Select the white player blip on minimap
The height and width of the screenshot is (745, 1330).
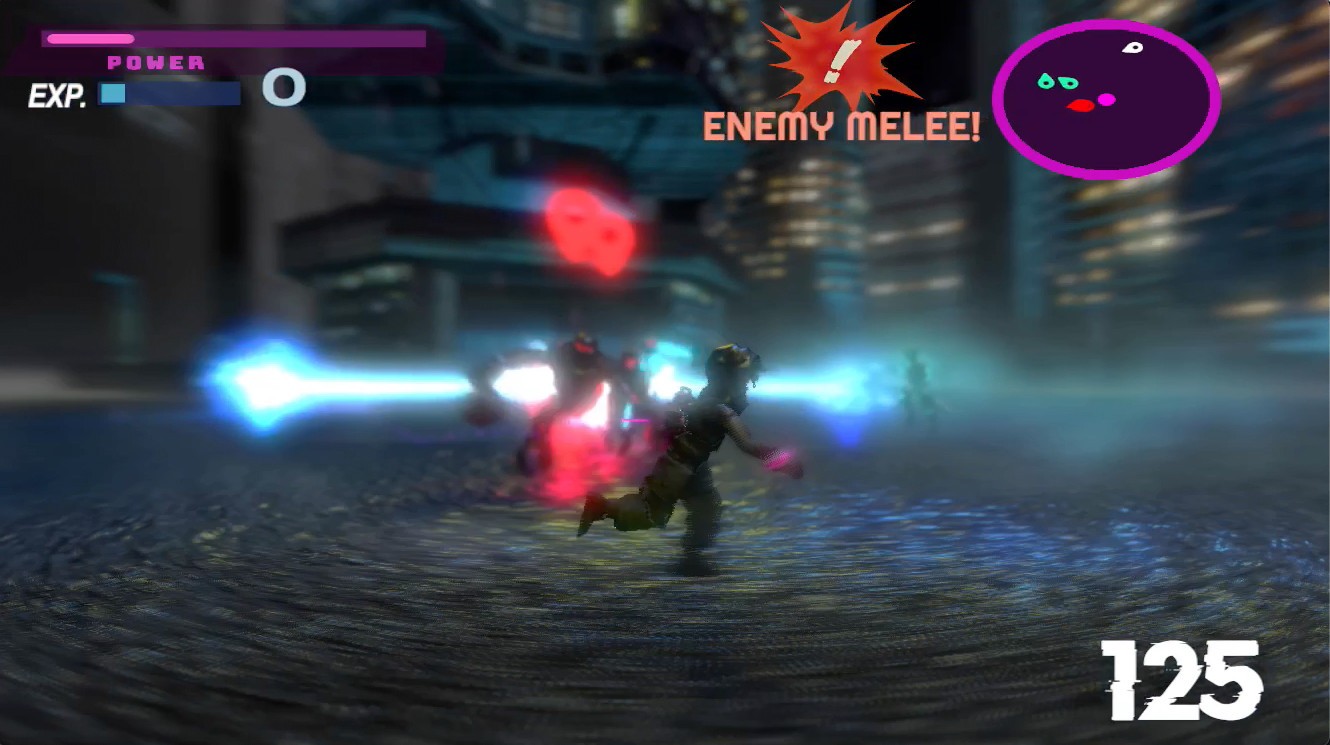[x=1130, y=47]
